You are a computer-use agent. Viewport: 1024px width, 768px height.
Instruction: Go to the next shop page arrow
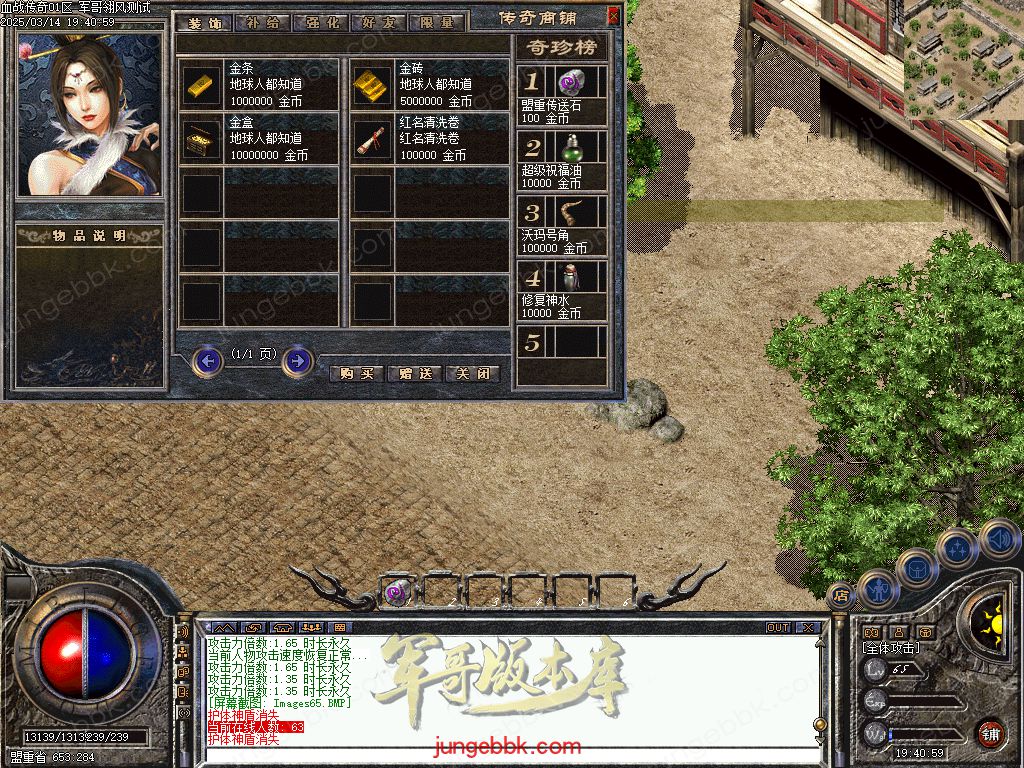297,360
